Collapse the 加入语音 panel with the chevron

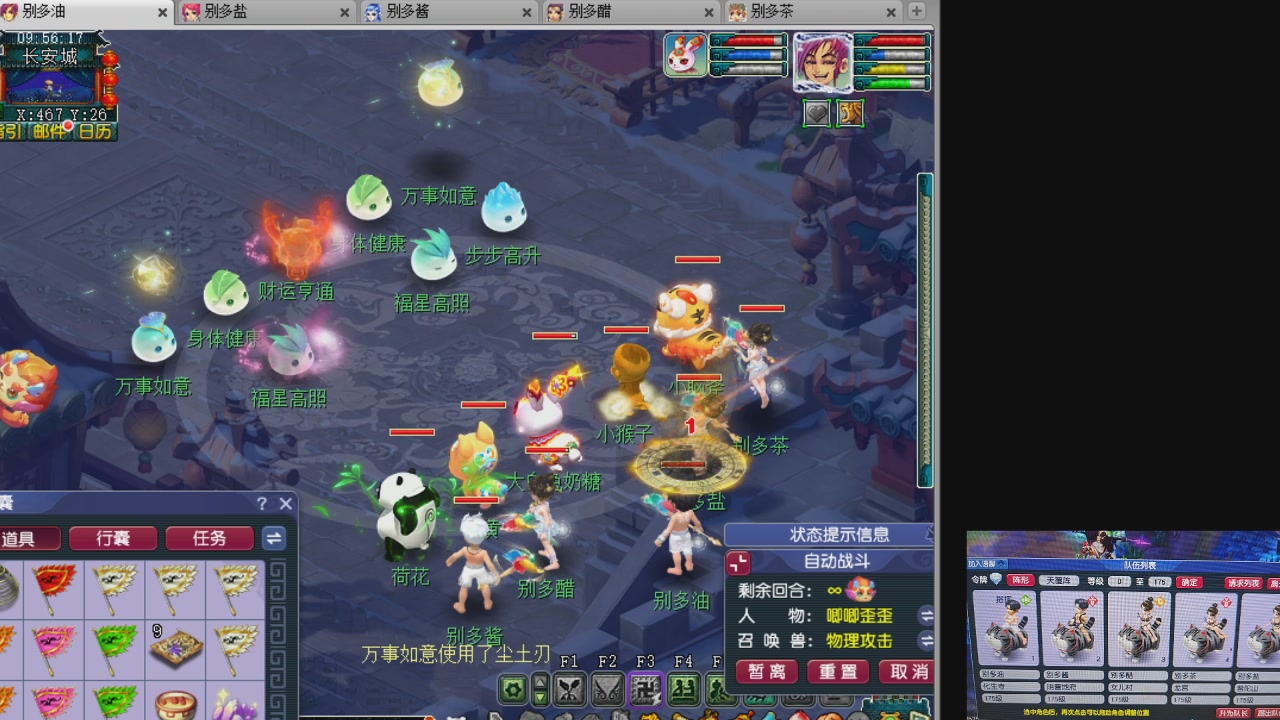click(1001, 564)
